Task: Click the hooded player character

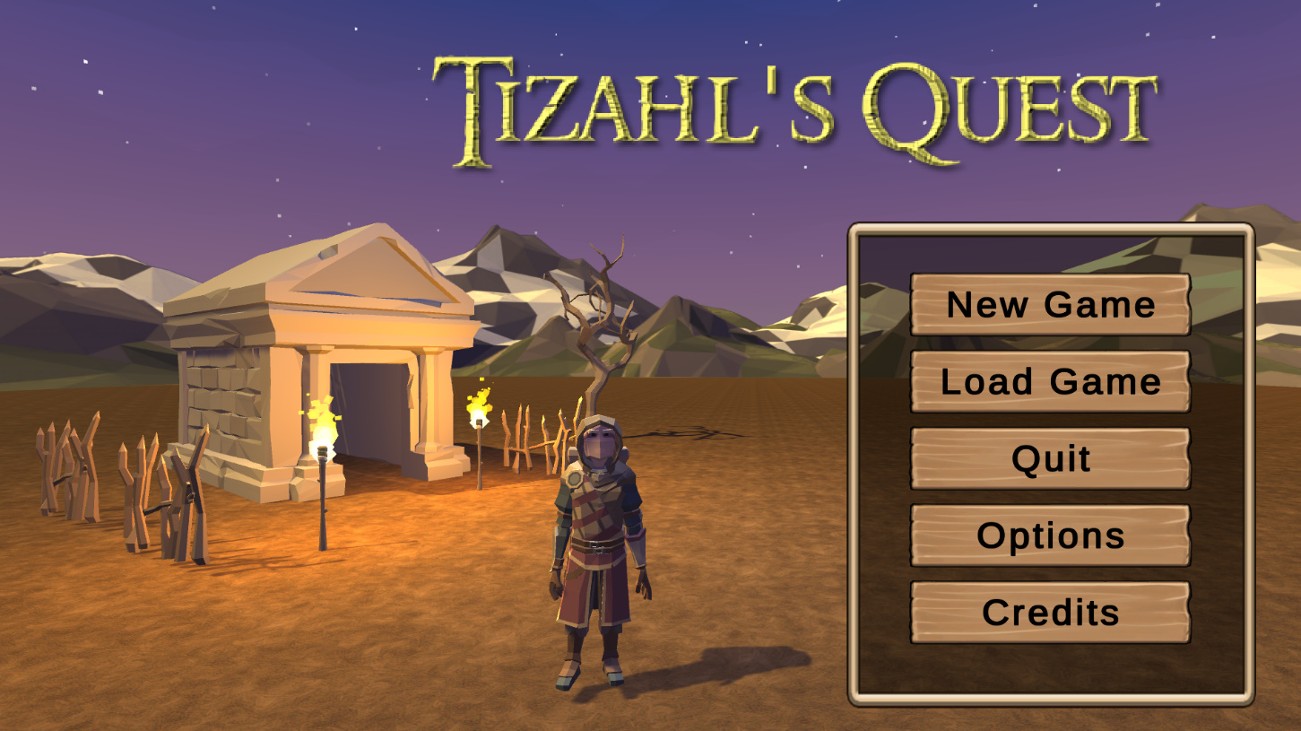Action: click(x=597, y=530)
